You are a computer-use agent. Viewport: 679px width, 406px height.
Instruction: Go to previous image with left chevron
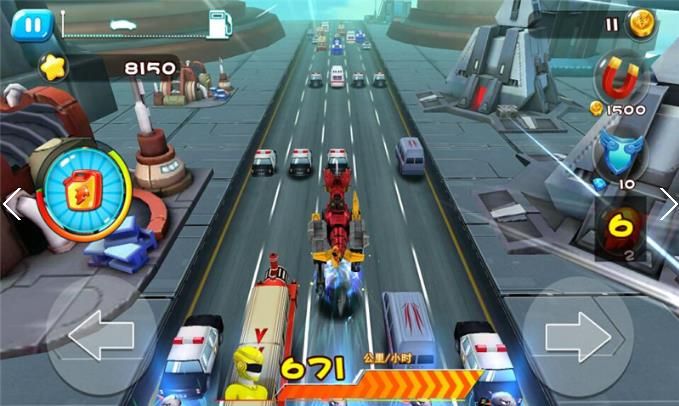pos(11,204)
